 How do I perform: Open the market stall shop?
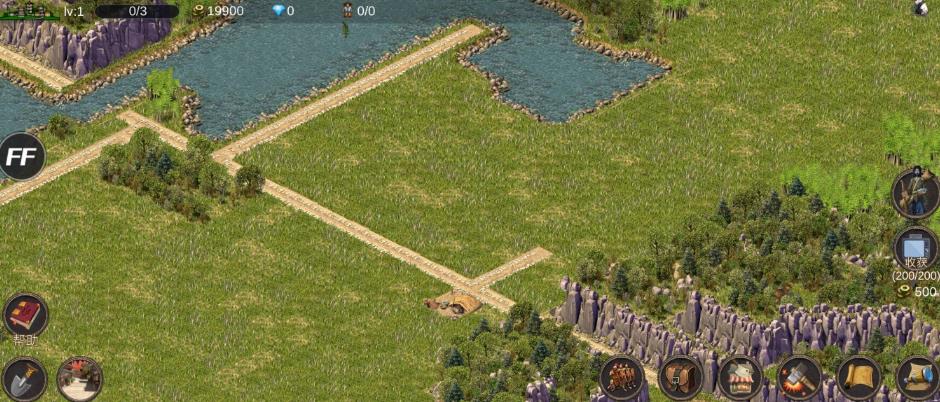click(x=740, y=378)
